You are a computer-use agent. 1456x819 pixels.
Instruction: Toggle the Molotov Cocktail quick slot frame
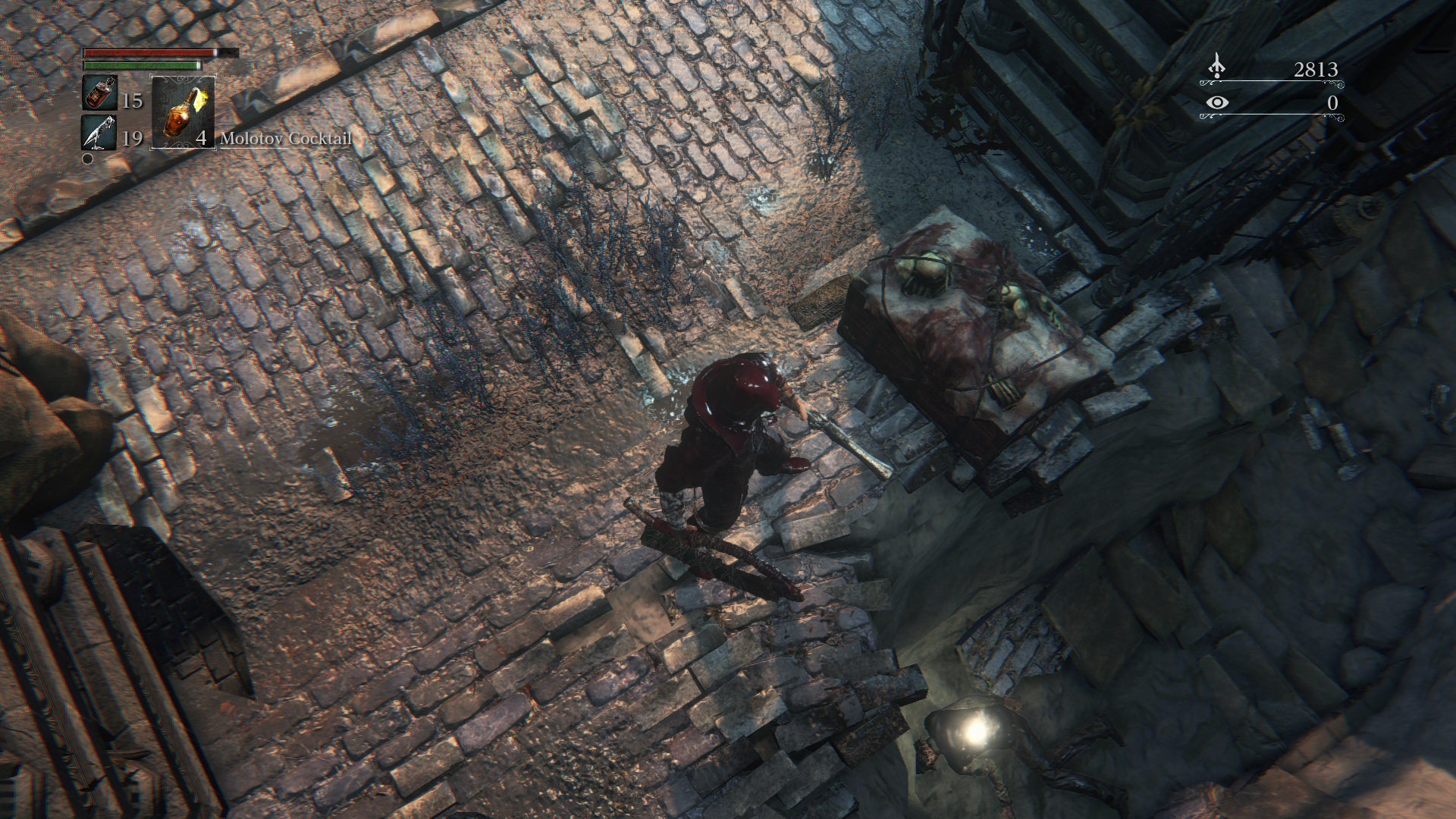pyautogui.click(x=182, y=114)
